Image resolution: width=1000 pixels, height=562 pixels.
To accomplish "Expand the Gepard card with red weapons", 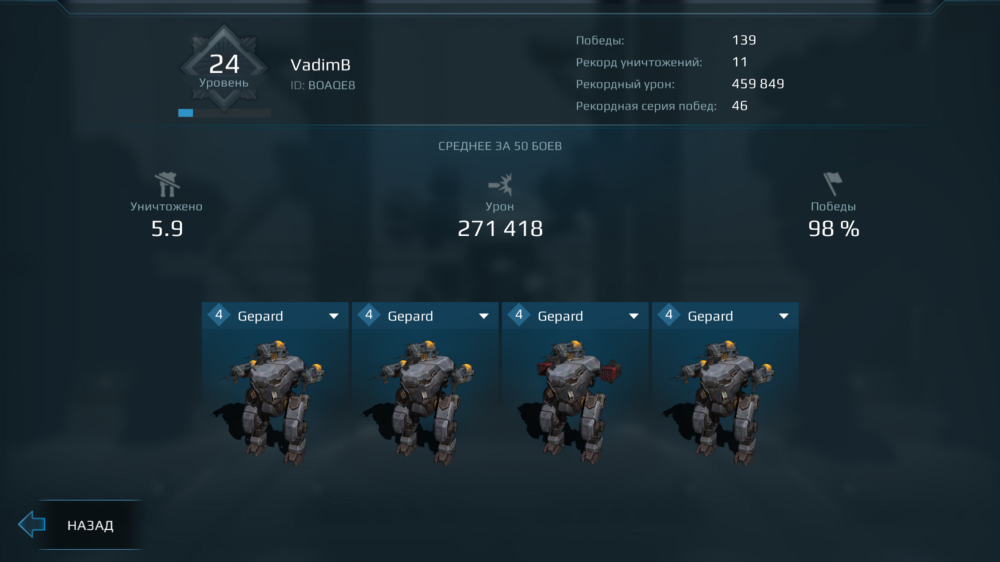I will coord(633,316).
